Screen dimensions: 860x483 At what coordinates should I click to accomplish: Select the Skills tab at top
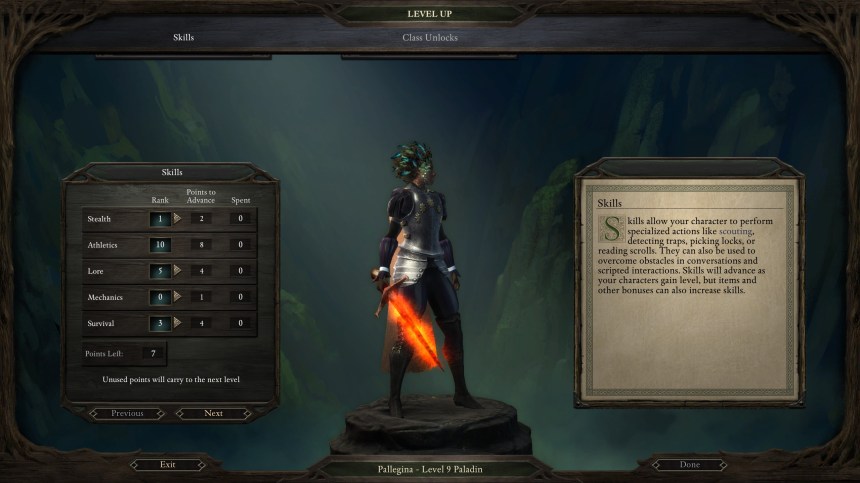pos(182,38)
